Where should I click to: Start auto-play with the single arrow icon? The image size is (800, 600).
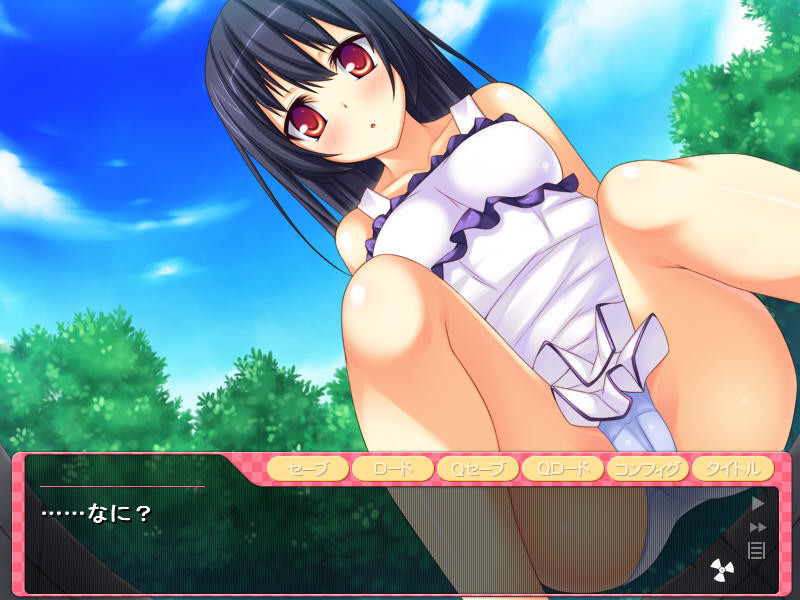click(757, 503)
